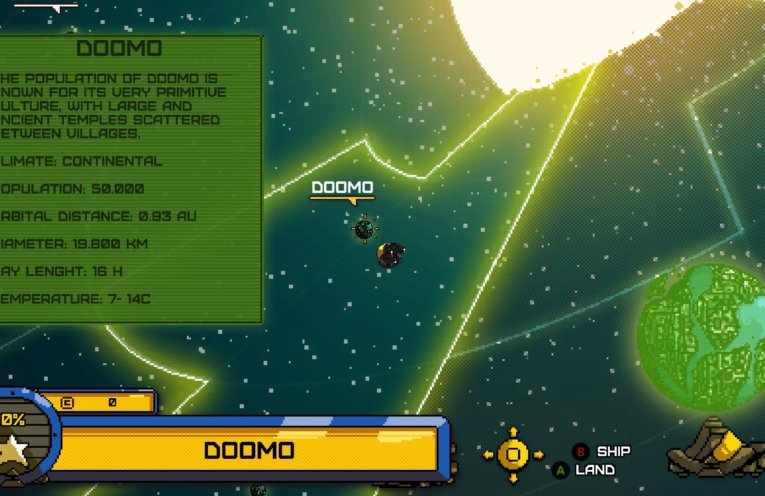Select the spaceship icon in the corner
The height and width of the screenshot is (496, 765).
point(716,451)
